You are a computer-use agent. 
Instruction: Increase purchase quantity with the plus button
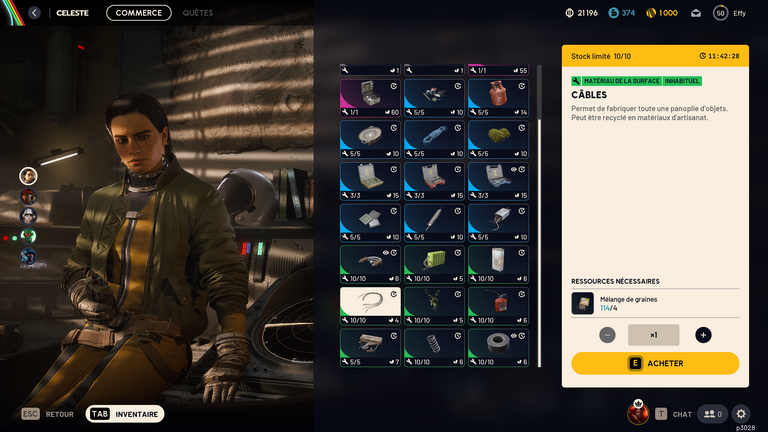[703, 335]
